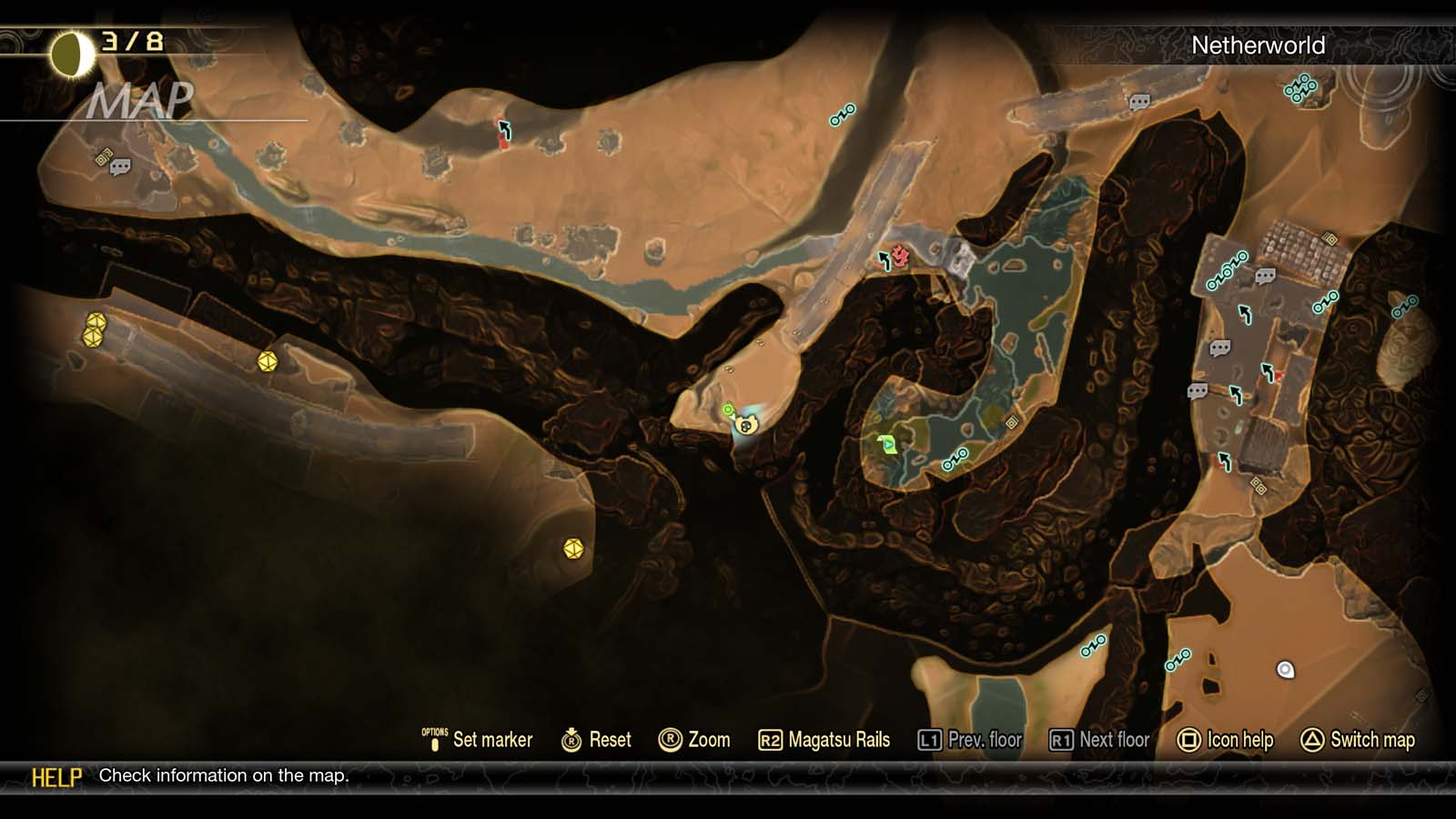The image size is (1456, 819).
Task: Click the treasure box icon near the settlement
Action: pyautogui.click(x=1329, y=239)
